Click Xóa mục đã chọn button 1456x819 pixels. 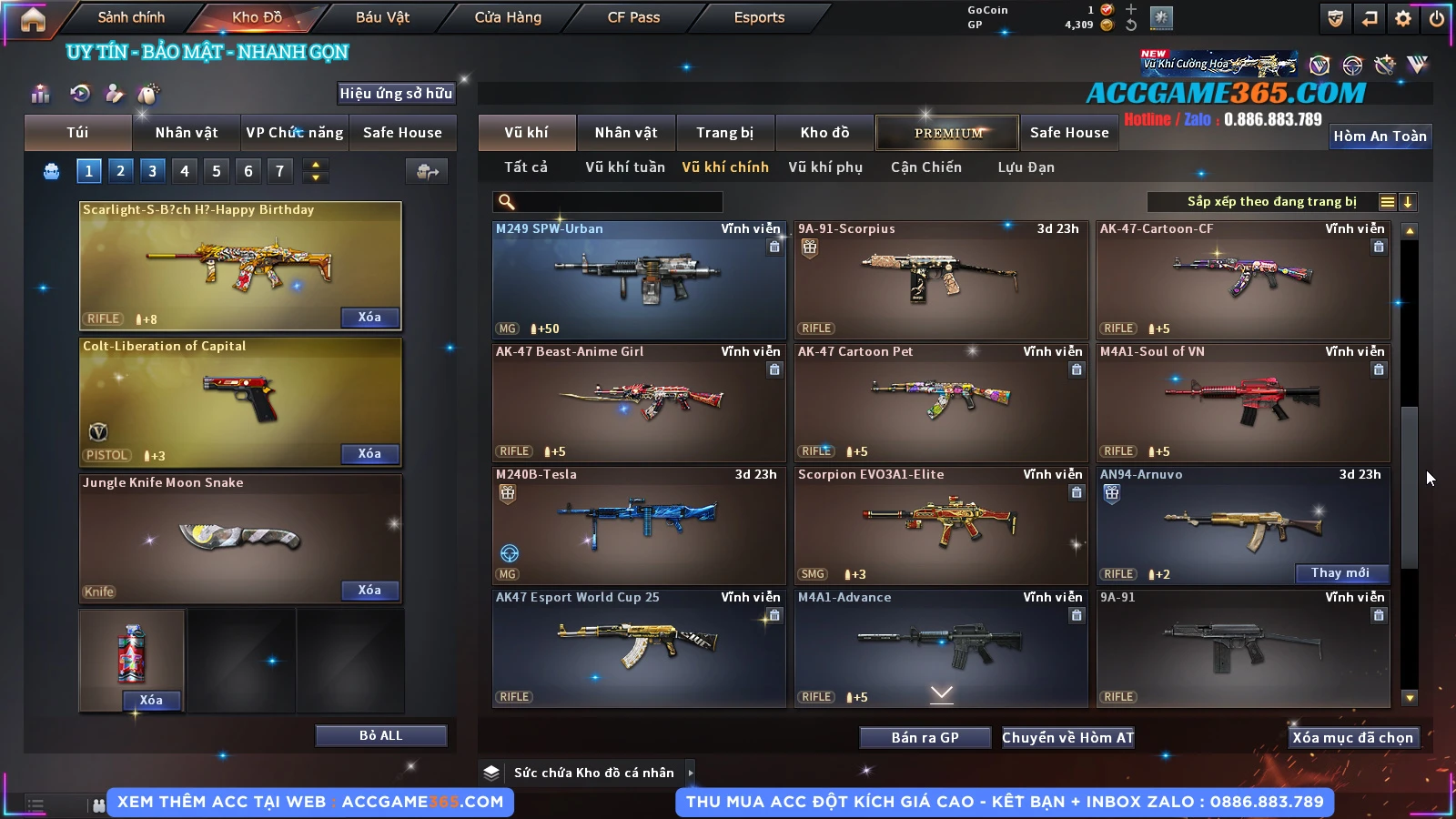(1352, 737)
